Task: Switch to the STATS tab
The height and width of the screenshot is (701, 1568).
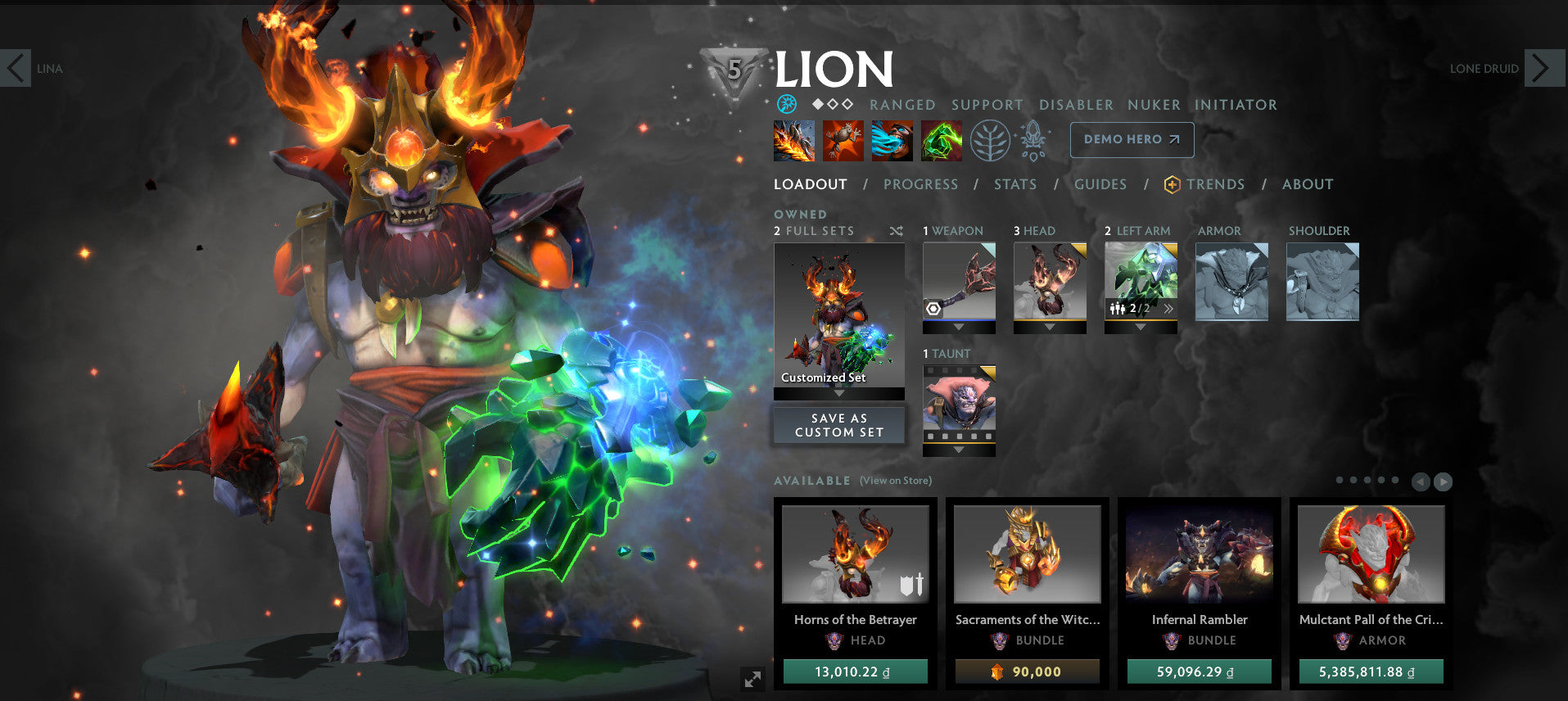Action: coord(1014,184)
